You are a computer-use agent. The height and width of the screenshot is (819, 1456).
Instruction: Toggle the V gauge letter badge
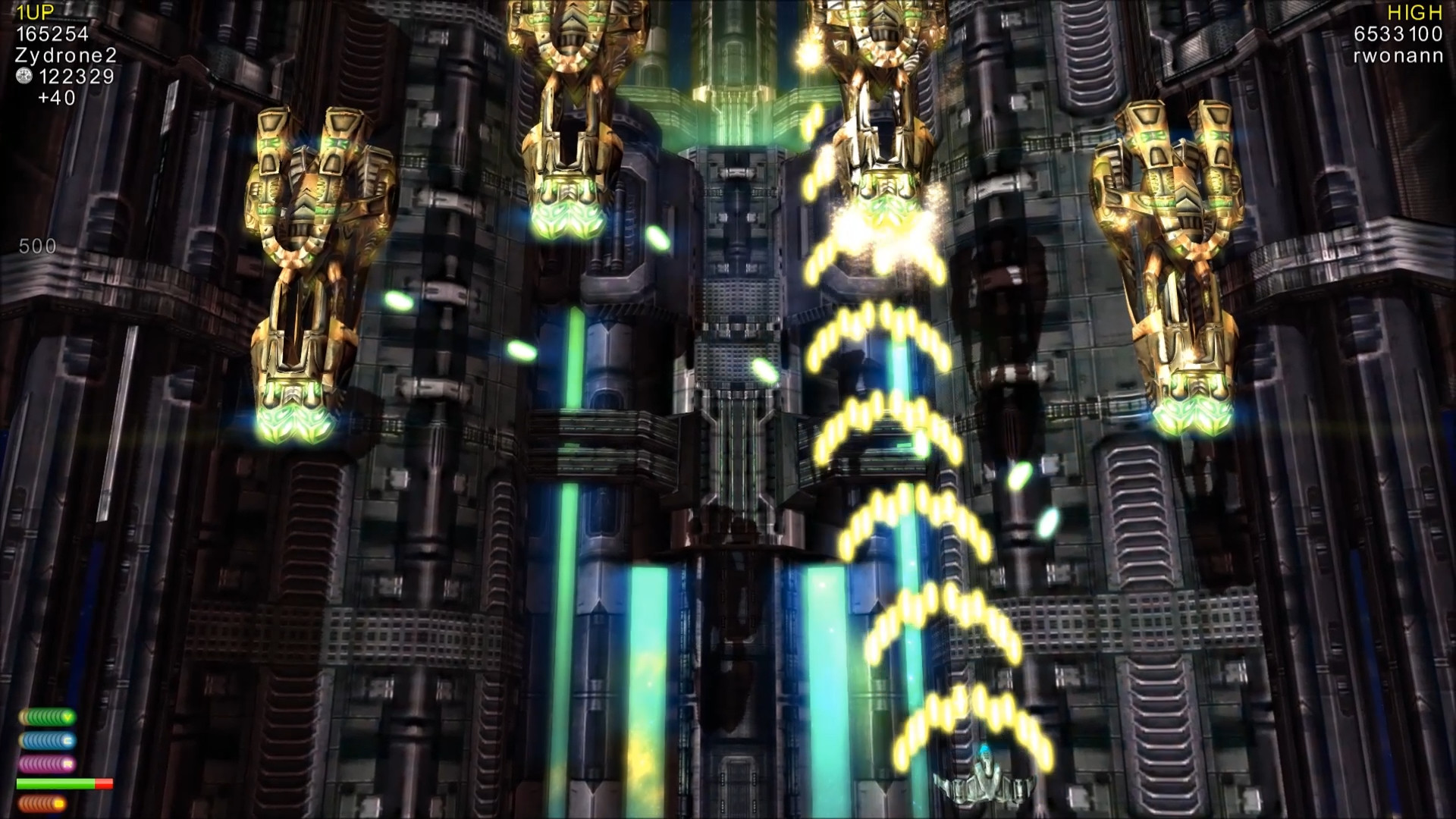67,716
